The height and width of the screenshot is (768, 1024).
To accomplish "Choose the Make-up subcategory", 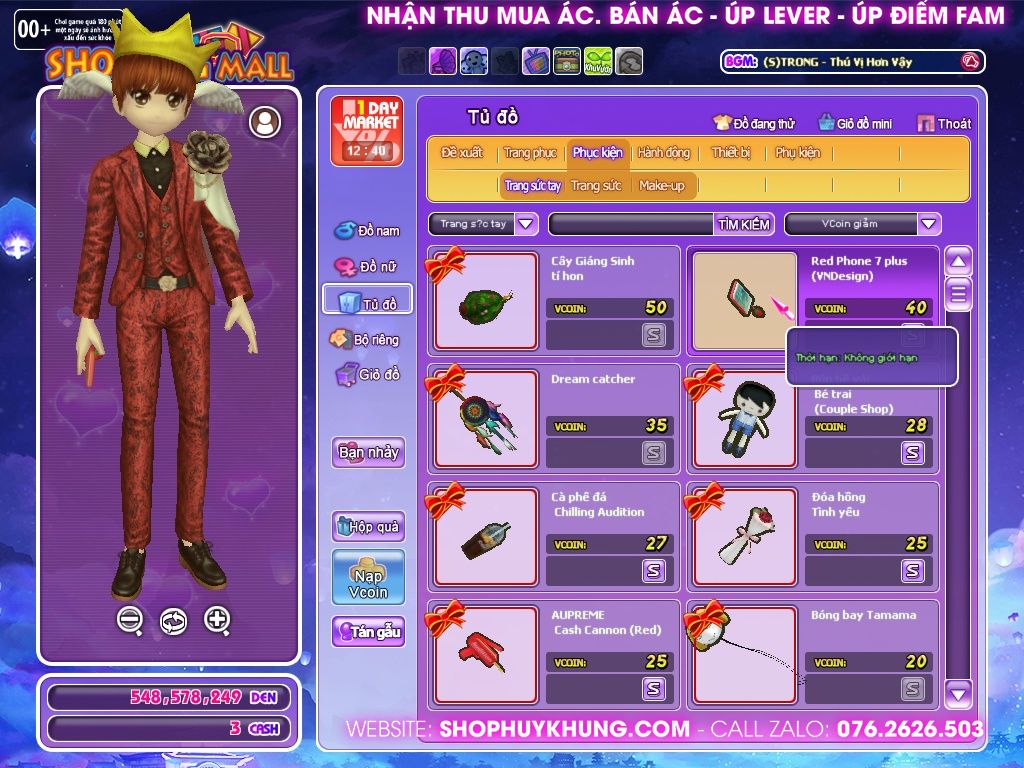I will (x=661, y=186).
